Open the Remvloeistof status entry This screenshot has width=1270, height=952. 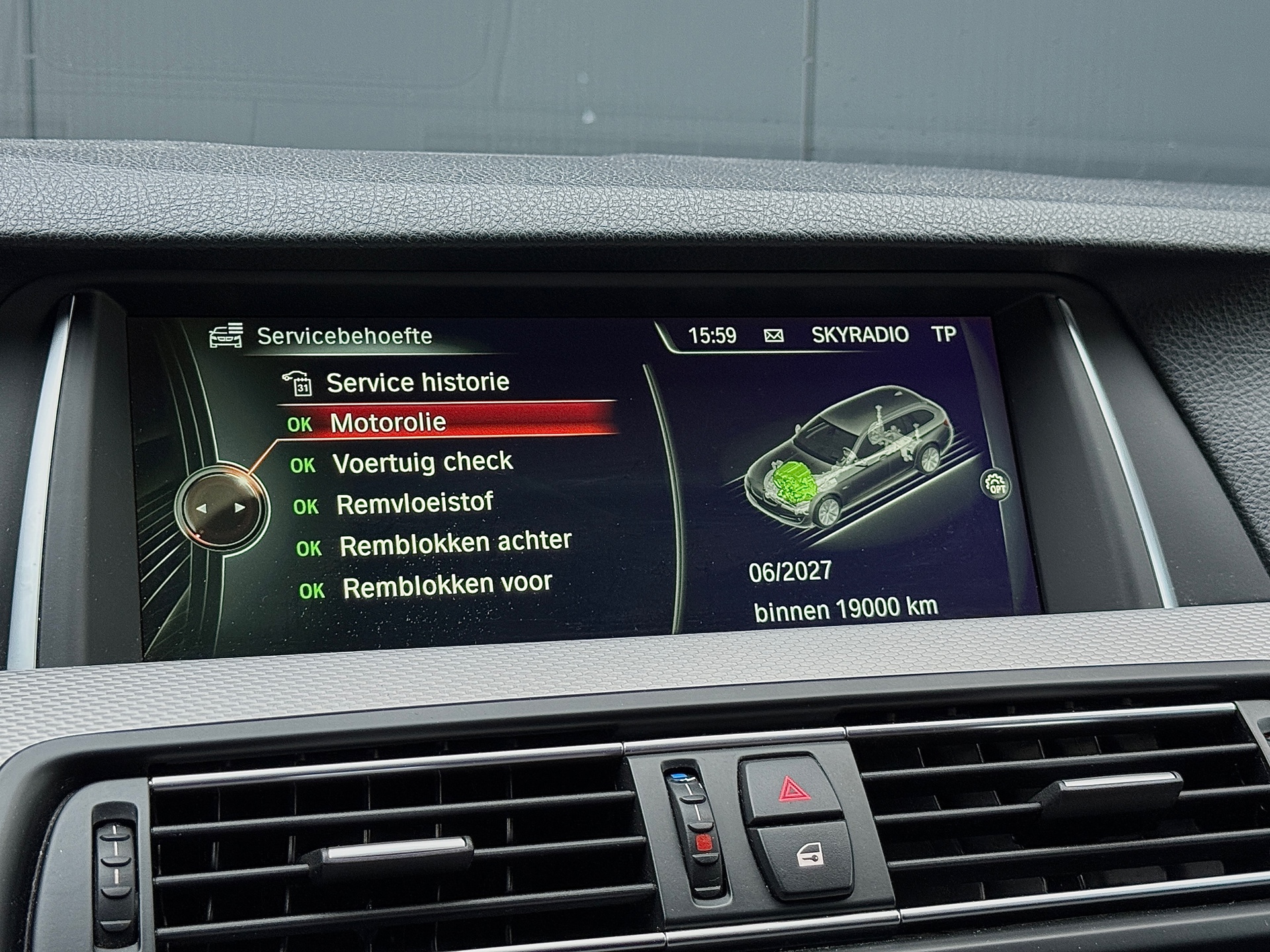(414, 504)
